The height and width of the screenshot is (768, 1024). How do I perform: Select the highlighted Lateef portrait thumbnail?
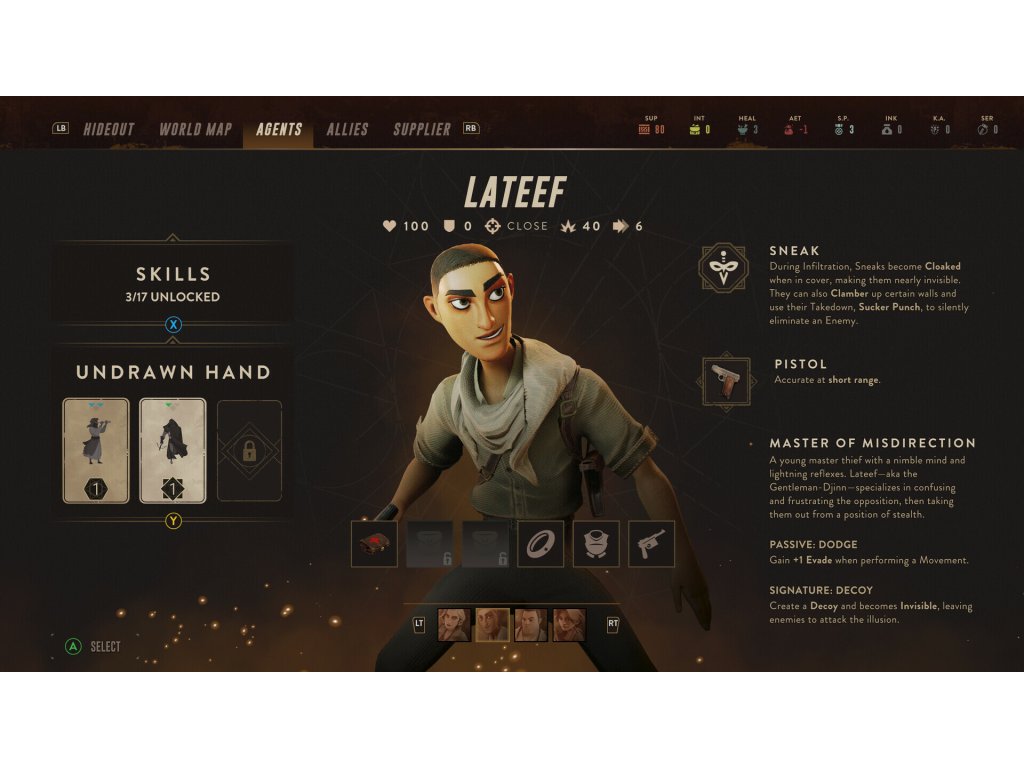click(491, 625)
